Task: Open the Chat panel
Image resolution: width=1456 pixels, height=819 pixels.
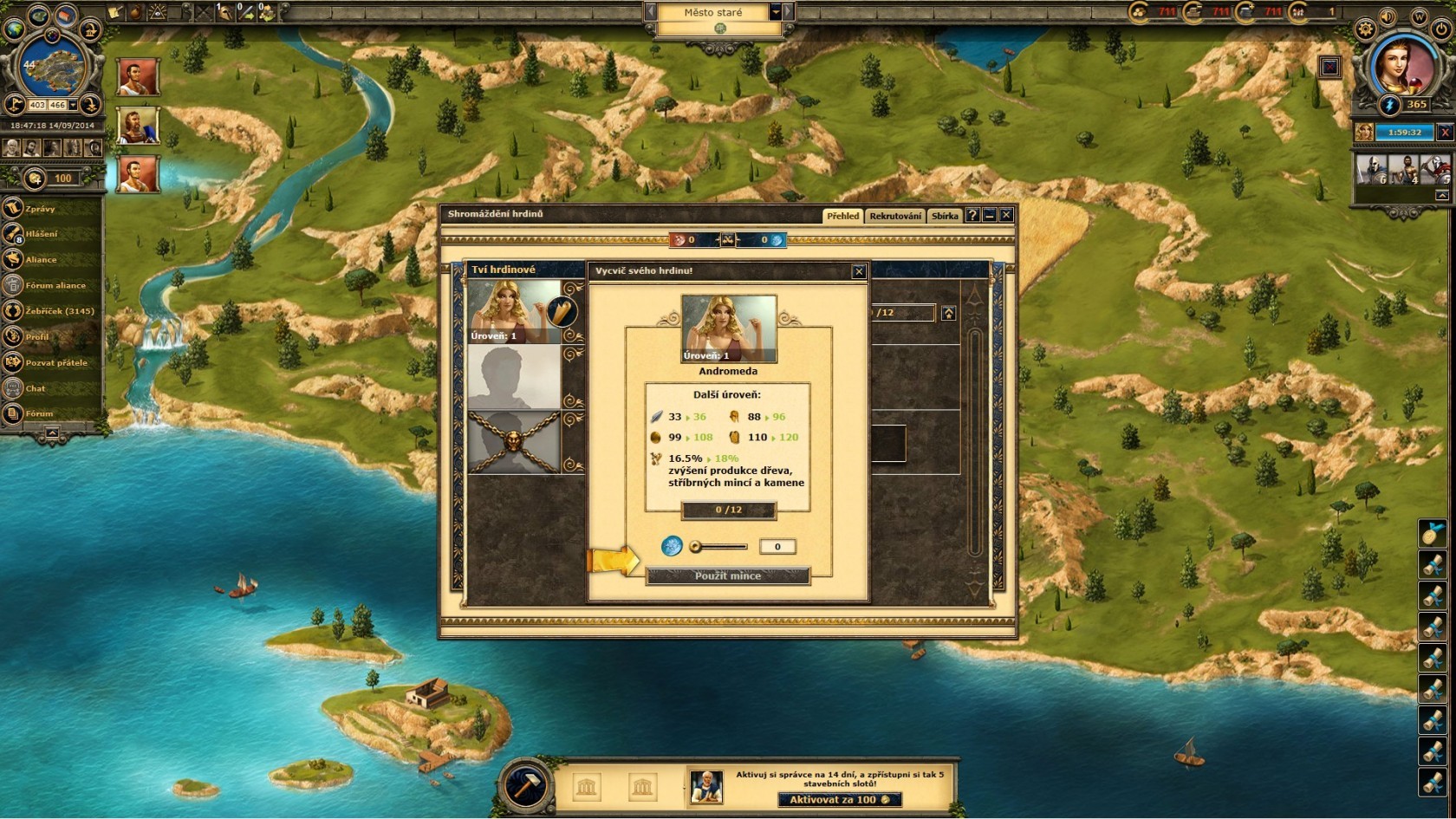Action: pos(35,388)
